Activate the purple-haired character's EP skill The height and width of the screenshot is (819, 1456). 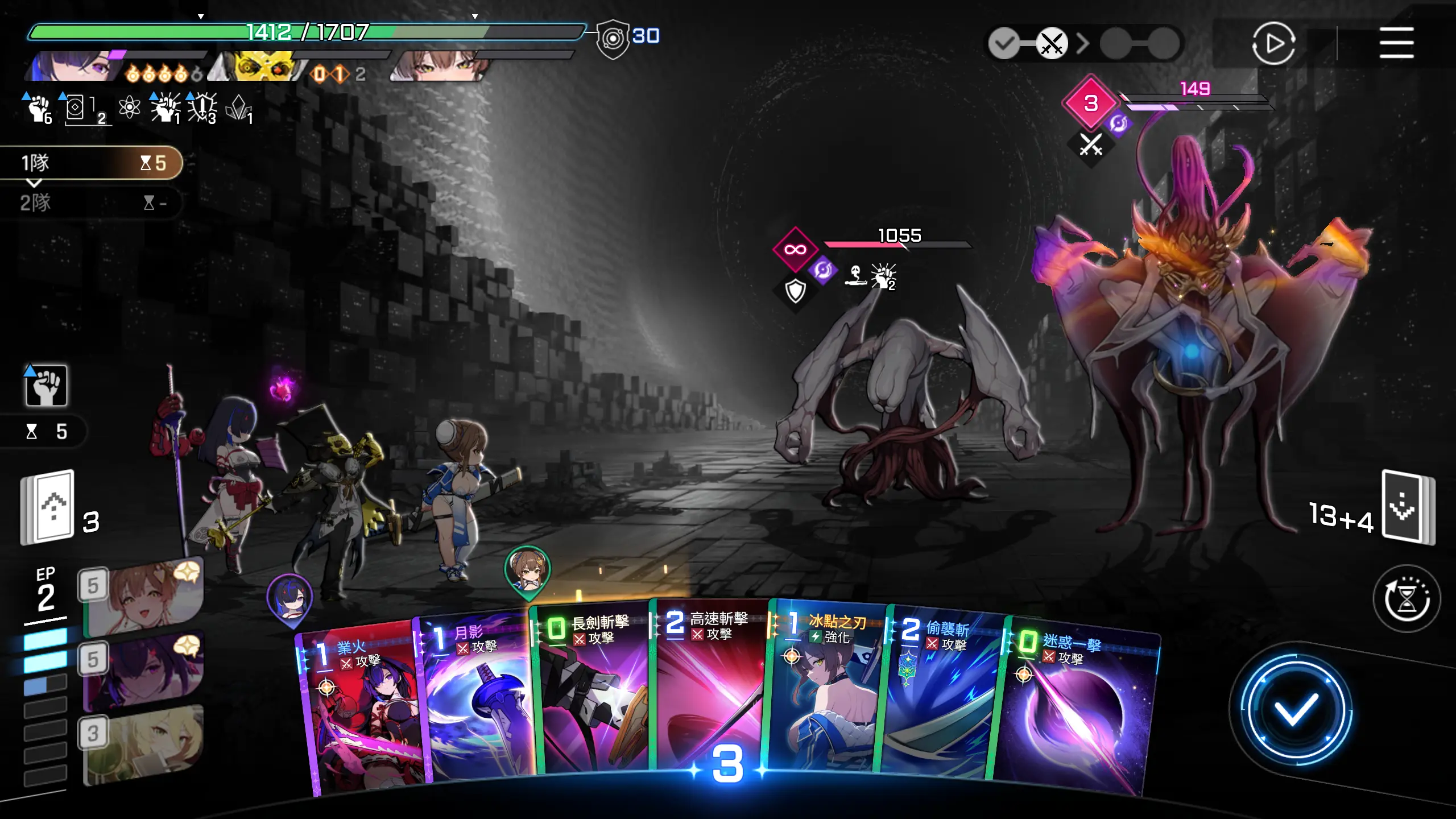pyautogui.click(x=142, y=671)
